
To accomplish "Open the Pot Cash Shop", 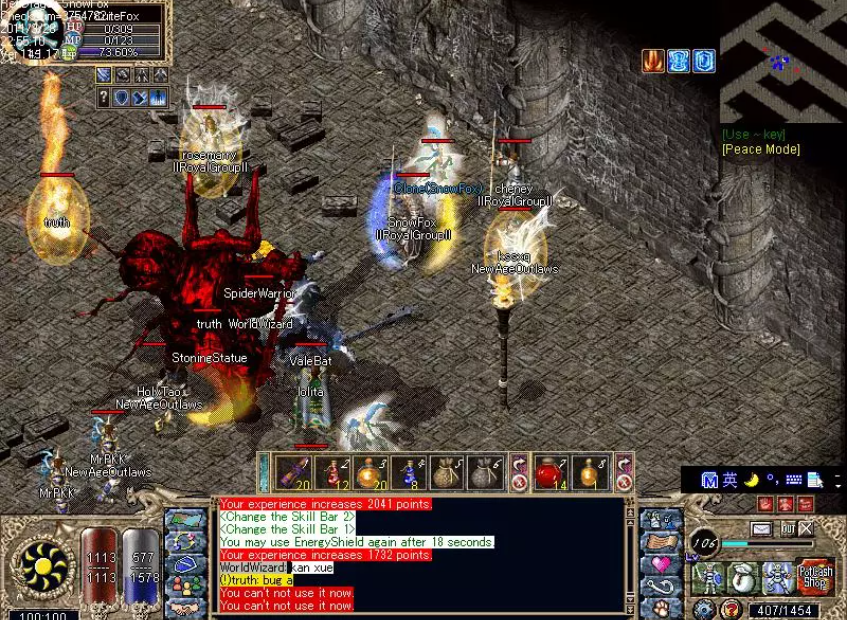I will point(815,578).
